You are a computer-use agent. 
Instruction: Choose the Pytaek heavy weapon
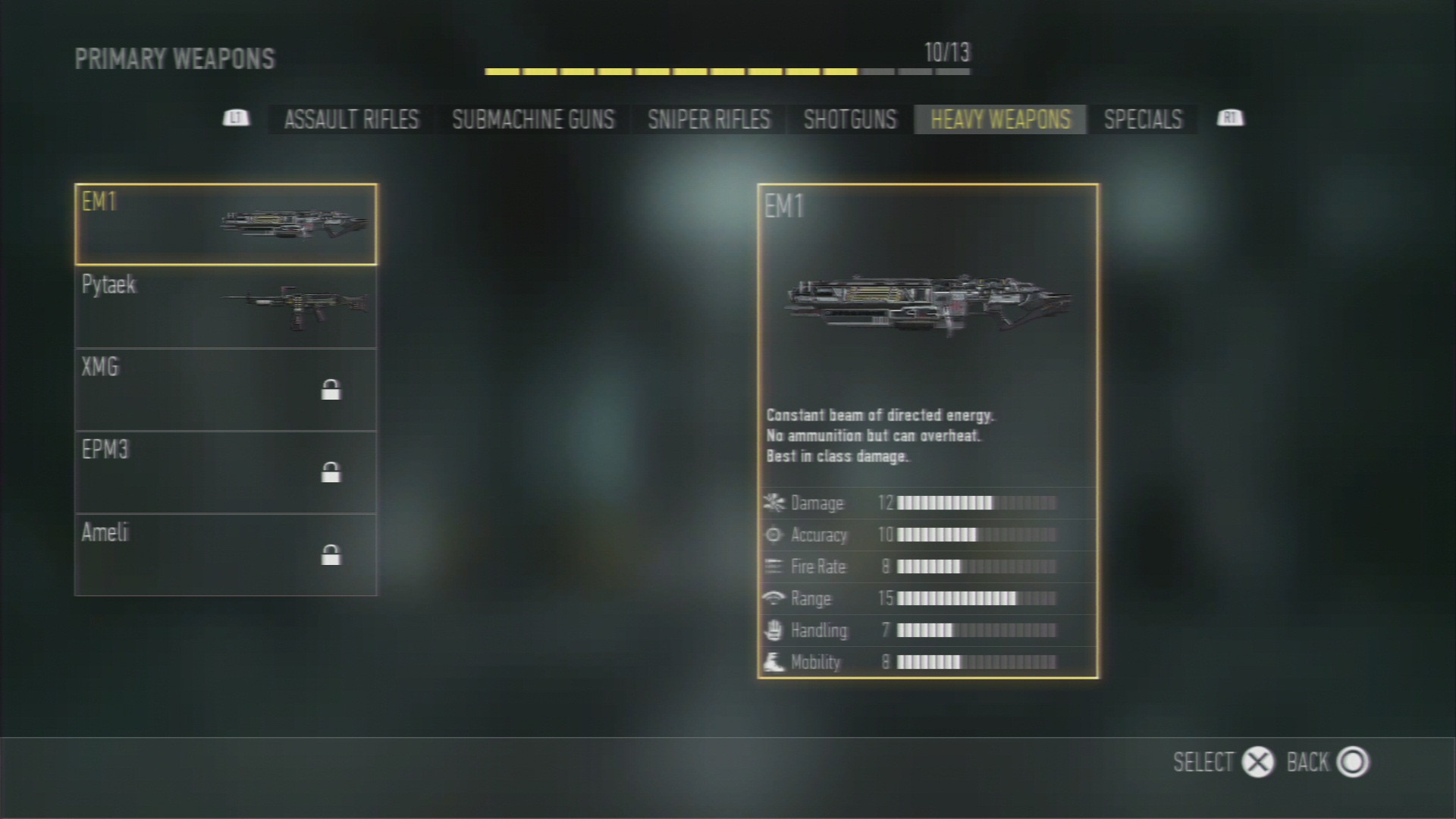tap(226, 307)
